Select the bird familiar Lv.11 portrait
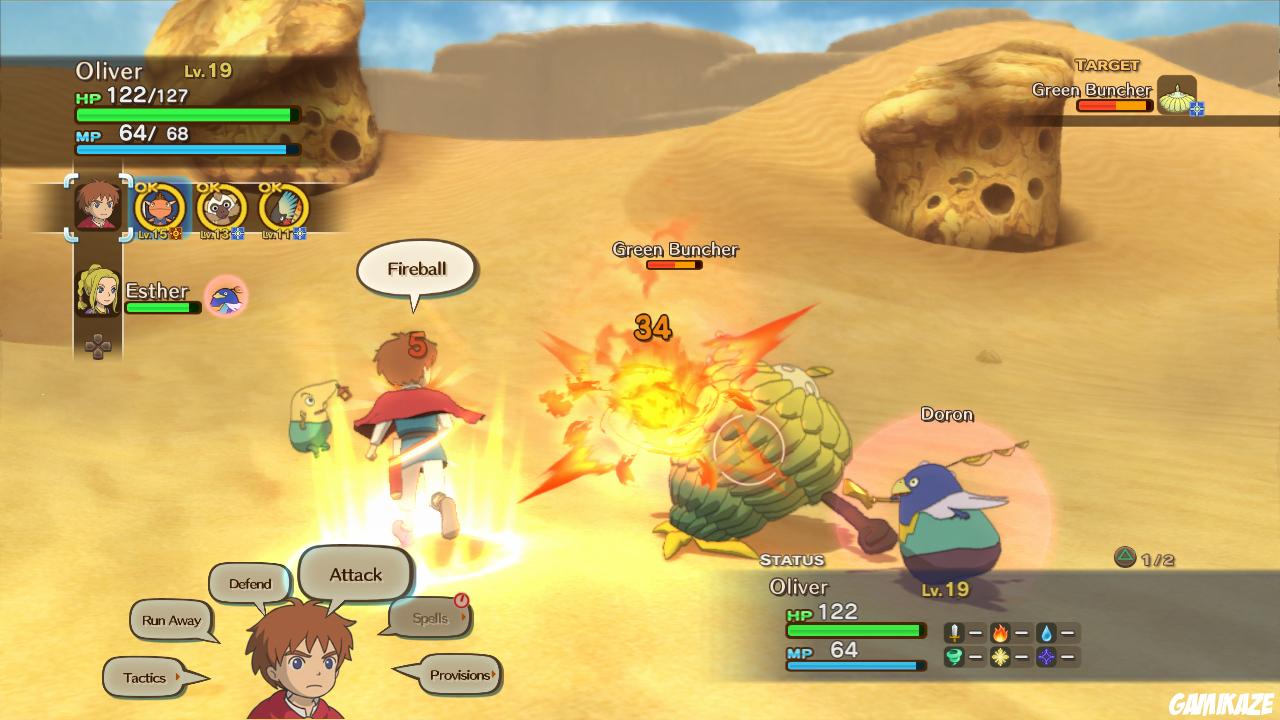The image size is (1280, 720). [285, 208]
